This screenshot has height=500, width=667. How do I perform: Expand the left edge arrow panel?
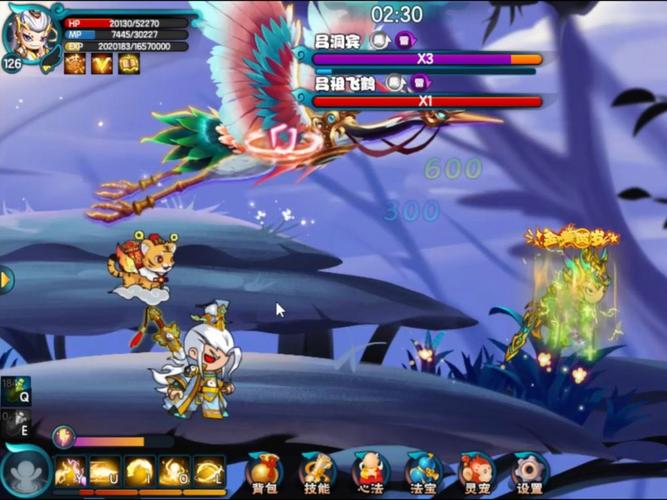(x=6, y=280)
